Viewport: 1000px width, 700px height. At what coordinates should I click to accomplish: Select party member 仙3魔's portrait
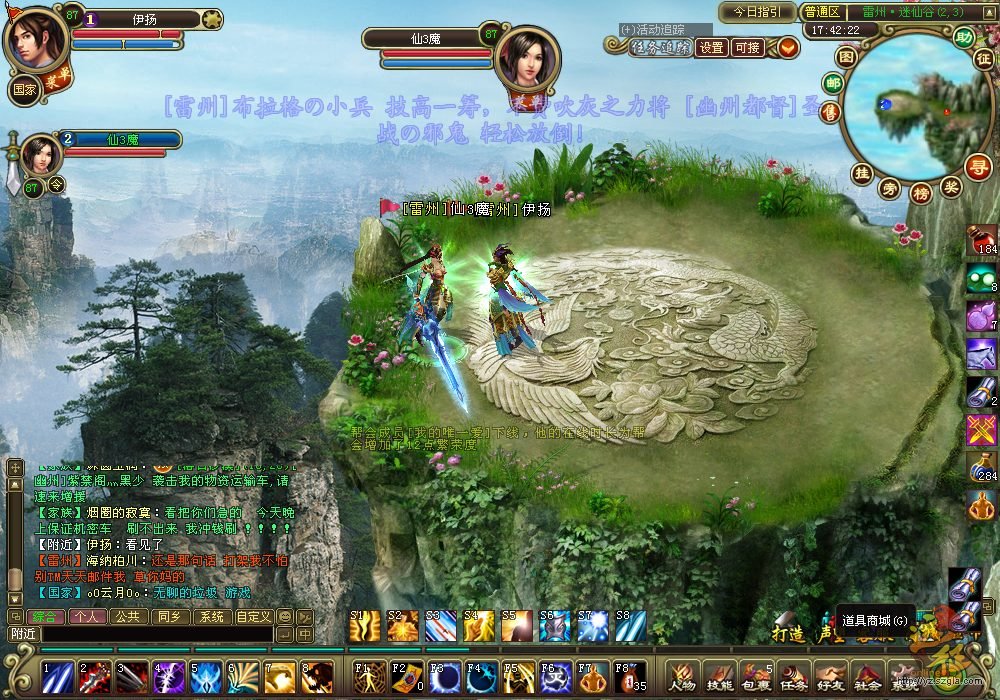40,156
